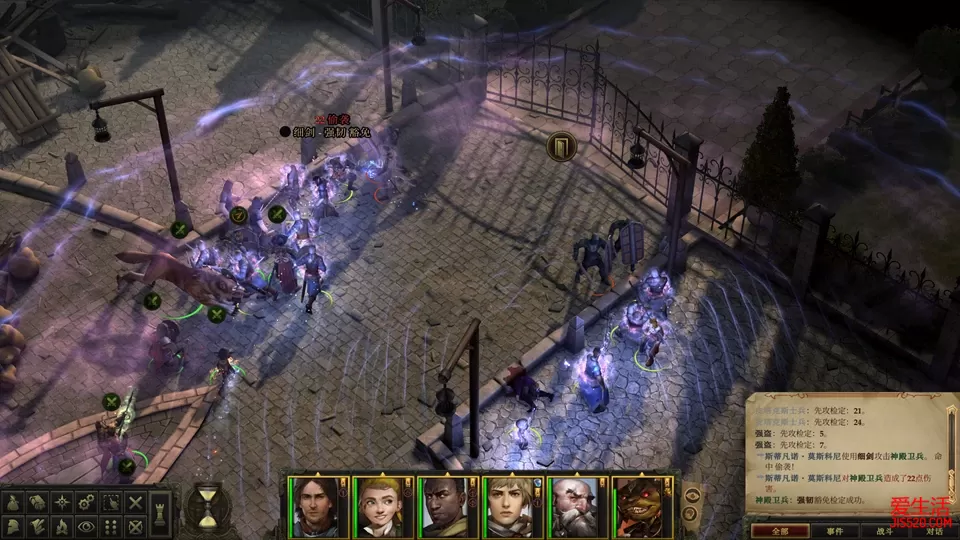Viewport: 960px width, 540px height.
Task: Click the compass star icon
Action: pyautogui.click(x=62, y=502)
